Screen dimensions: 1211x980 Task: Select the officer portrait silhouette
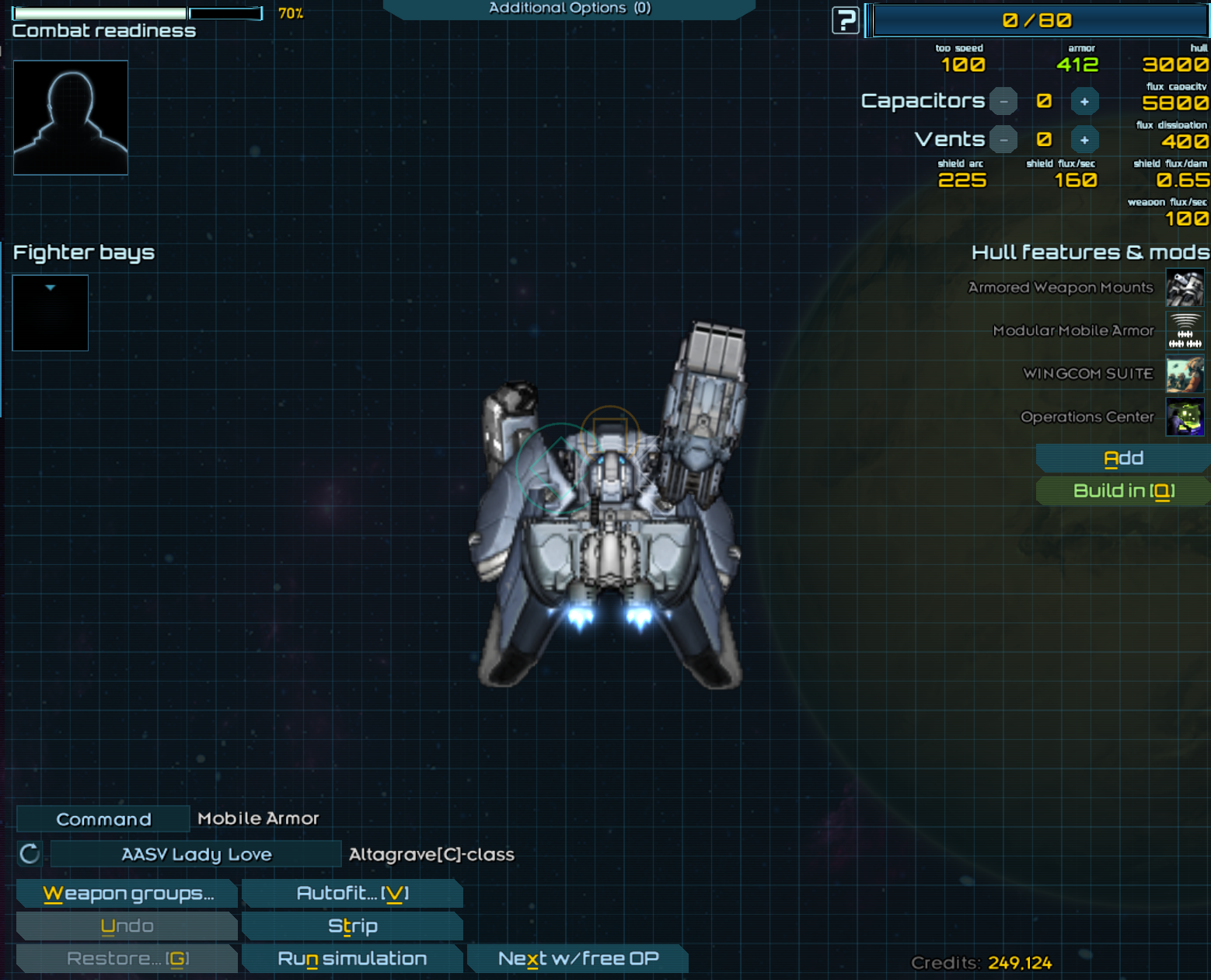point(71,117)
